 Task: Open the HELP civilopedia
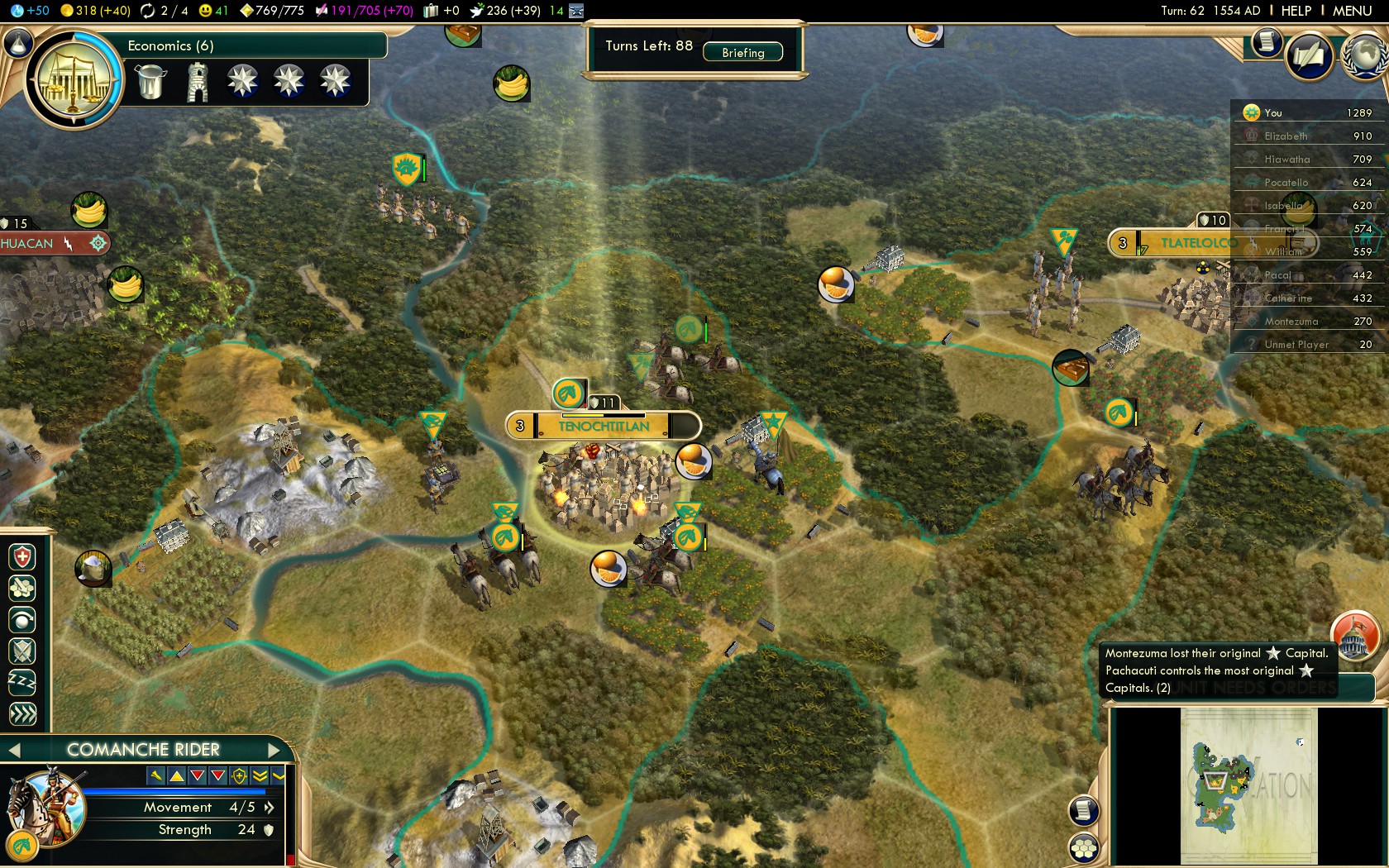coord(1296,11)
